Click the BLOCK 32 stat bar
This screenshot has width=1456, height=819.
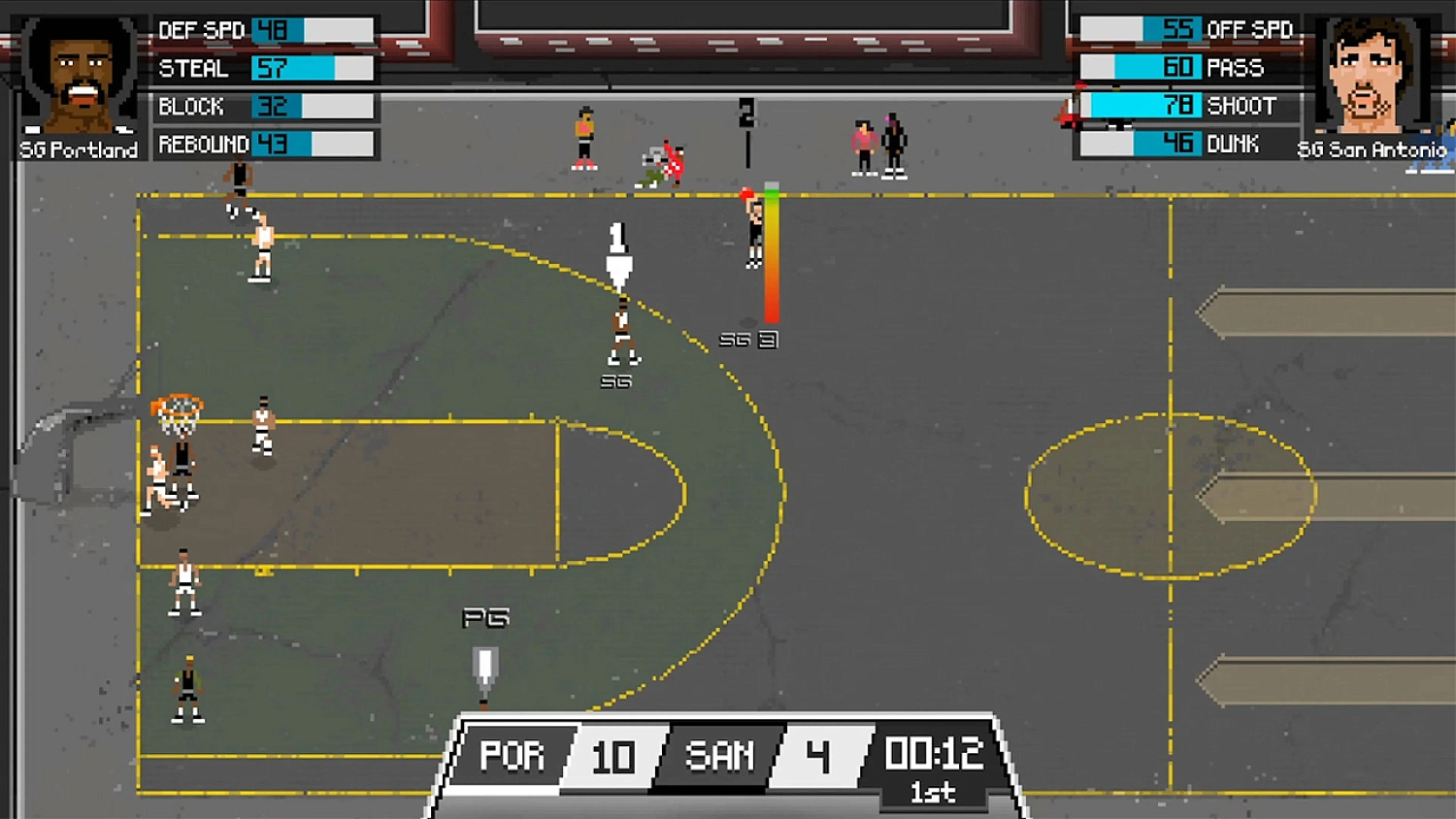point(311,106)
